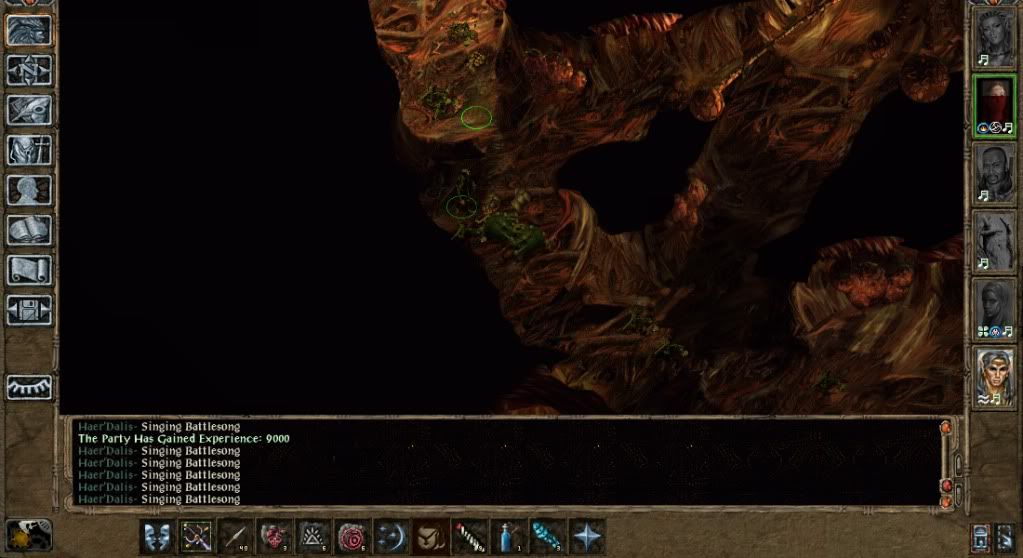Open the inventory screen
The width and height of the screenshot is (1023, 558).
point(29,150)
